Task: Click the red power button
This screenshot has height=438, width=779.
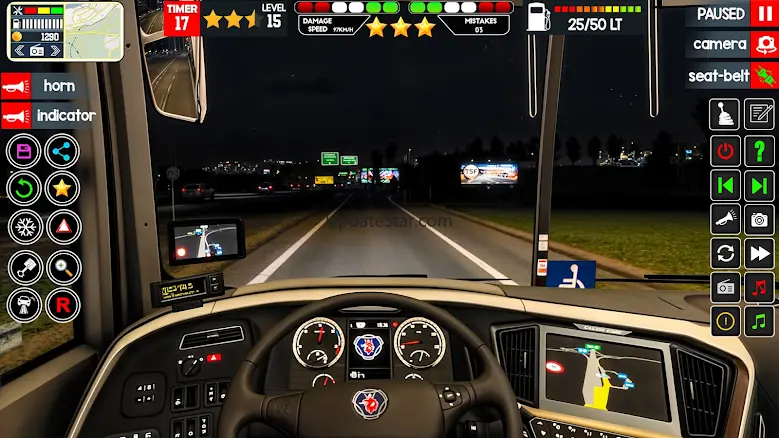Action: [x=725, y=151]
